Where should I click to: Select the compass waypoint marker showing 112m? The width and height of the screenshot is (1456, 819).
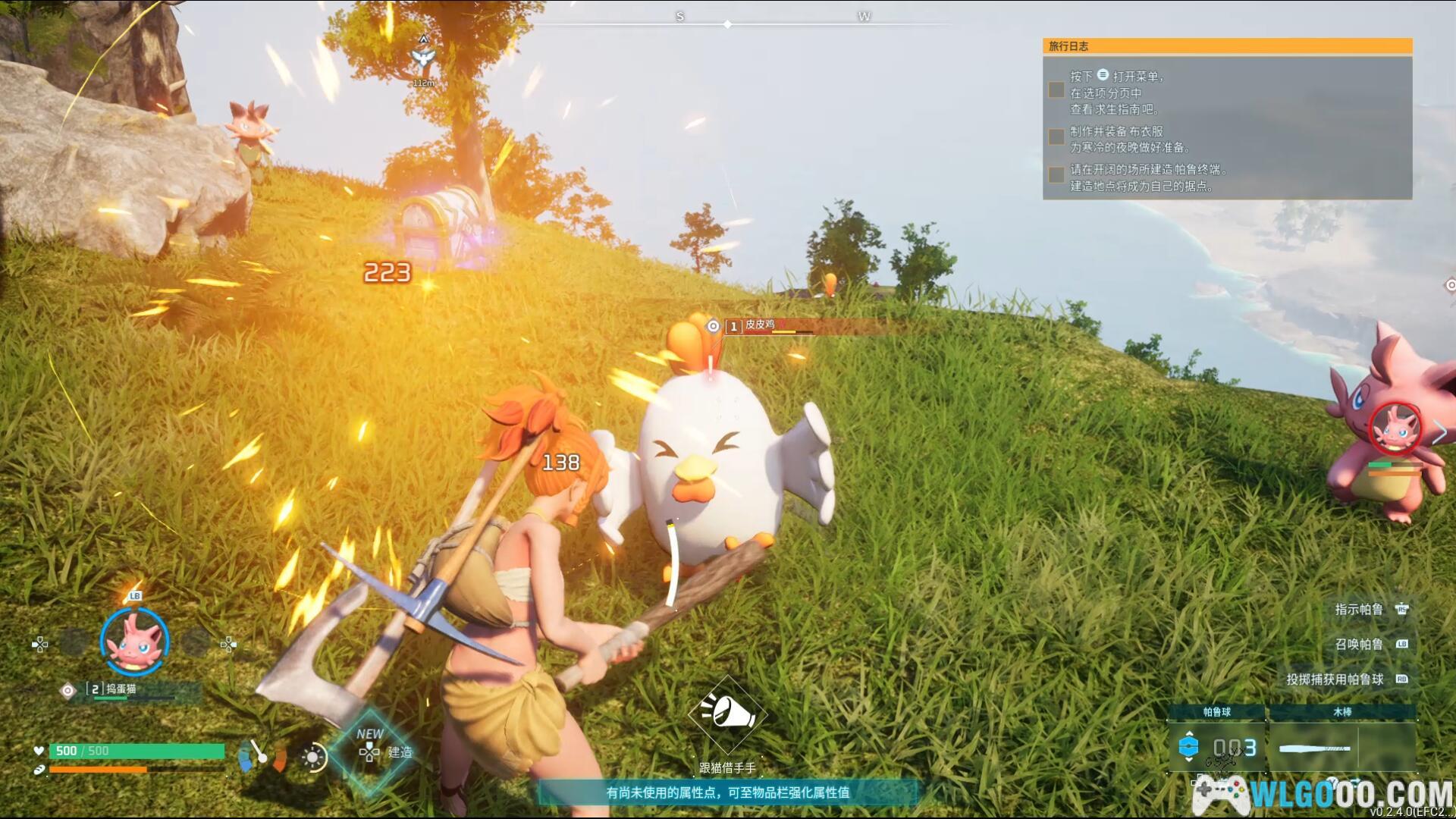point(423,61)
